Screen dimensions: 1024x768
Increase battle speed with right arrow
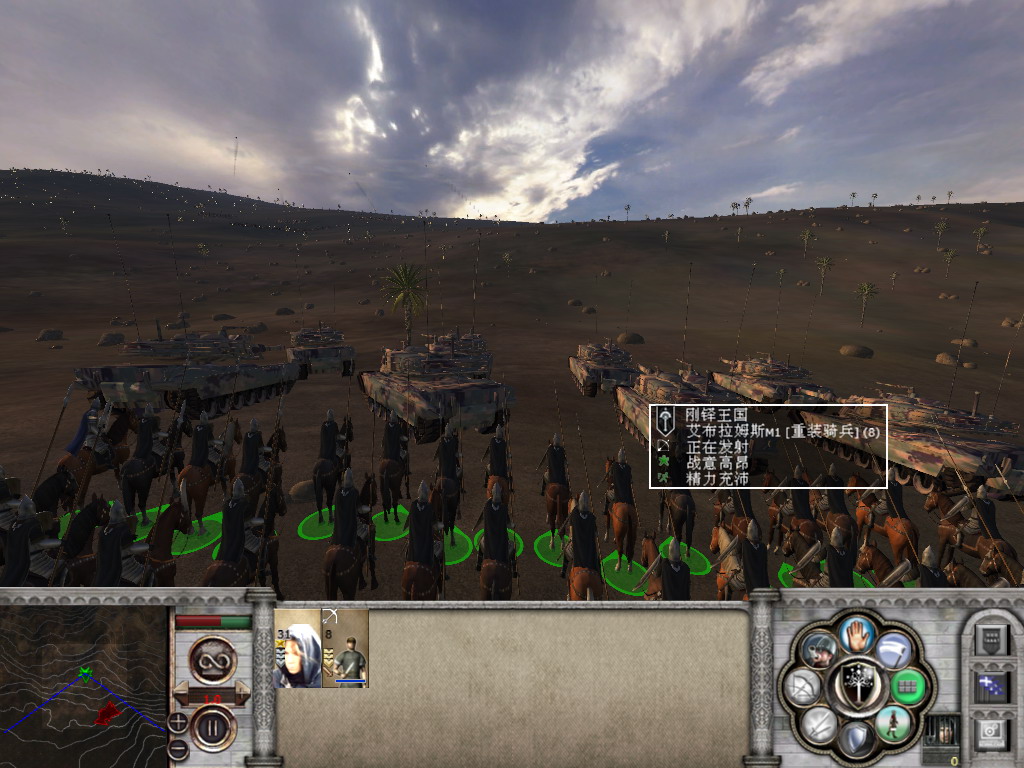point(241,693)
